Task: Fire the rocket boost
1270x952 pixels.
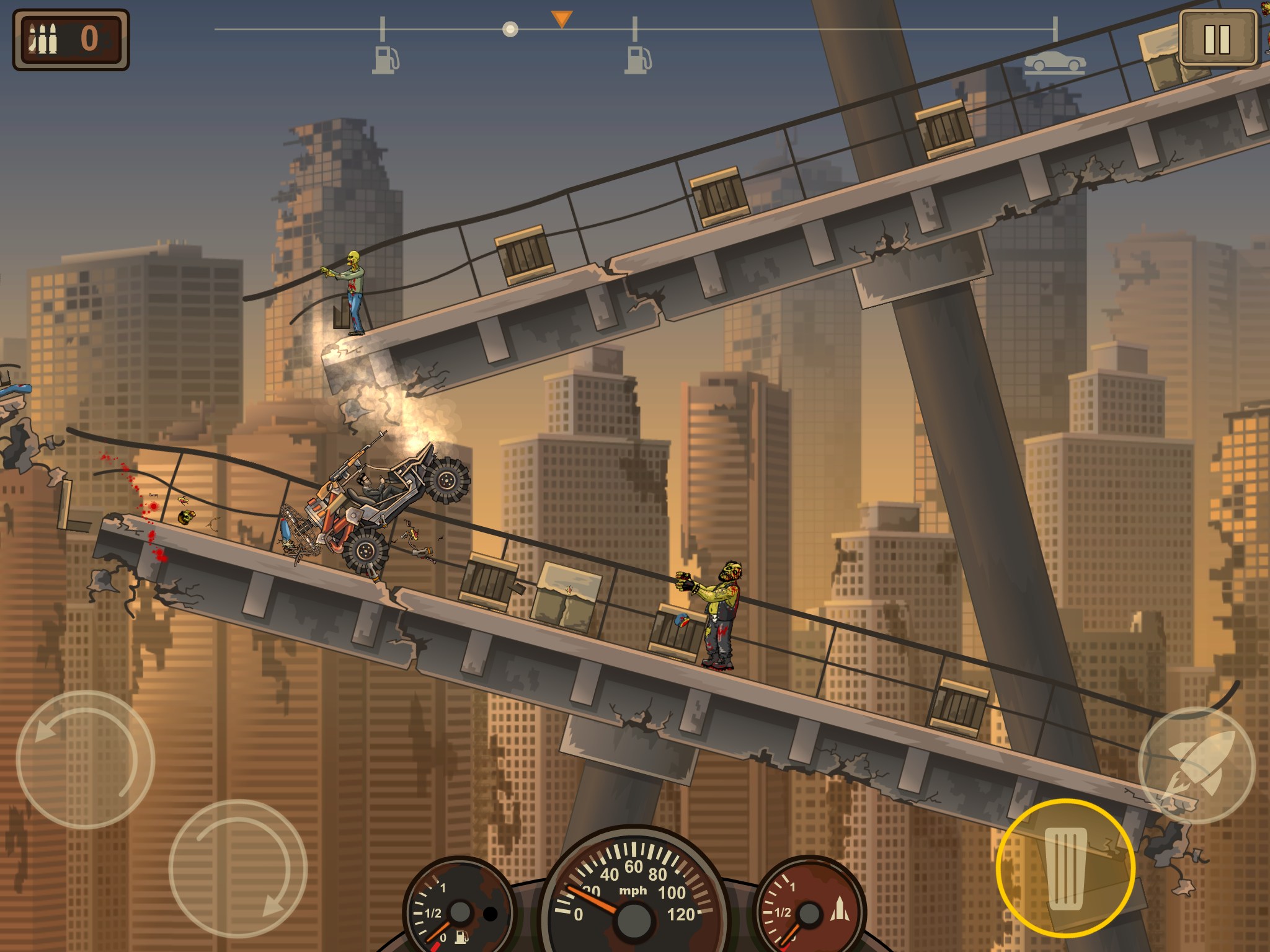Action: (x=1197, y=765)
